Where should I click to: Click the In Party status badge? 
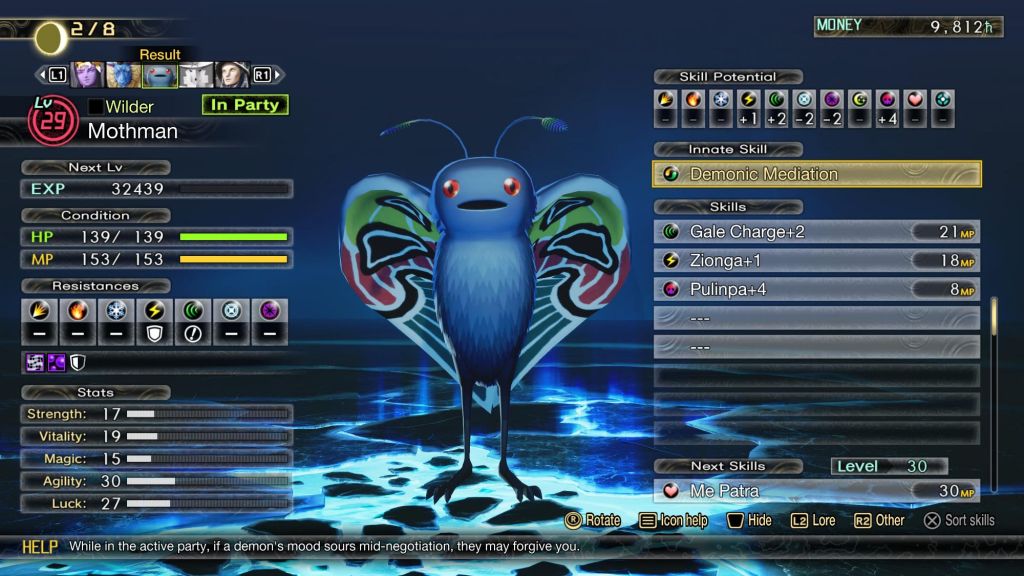click(244, 105)
